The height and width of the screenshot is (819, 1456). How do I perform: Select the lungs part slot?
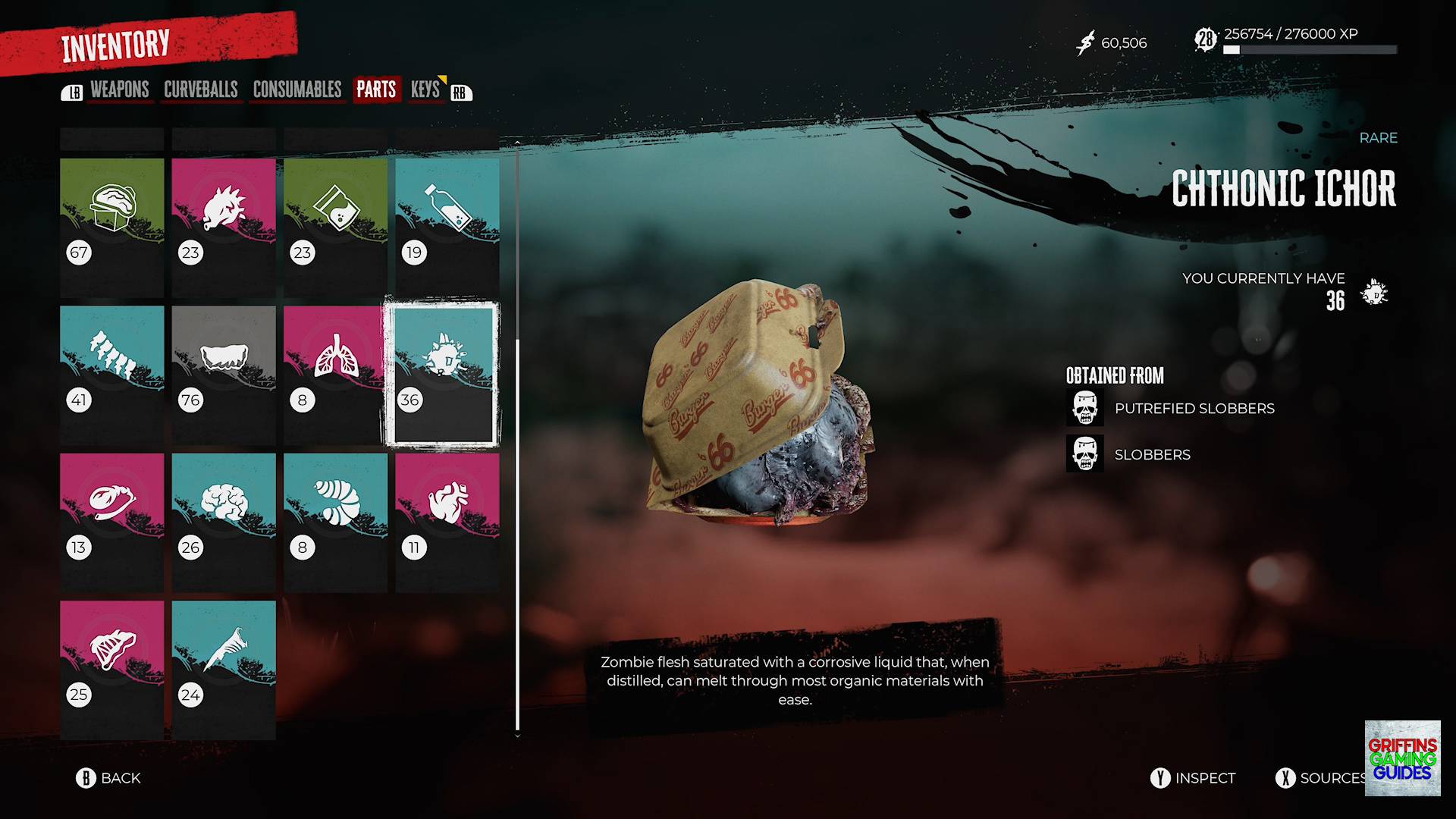click(x=335, y=374)
